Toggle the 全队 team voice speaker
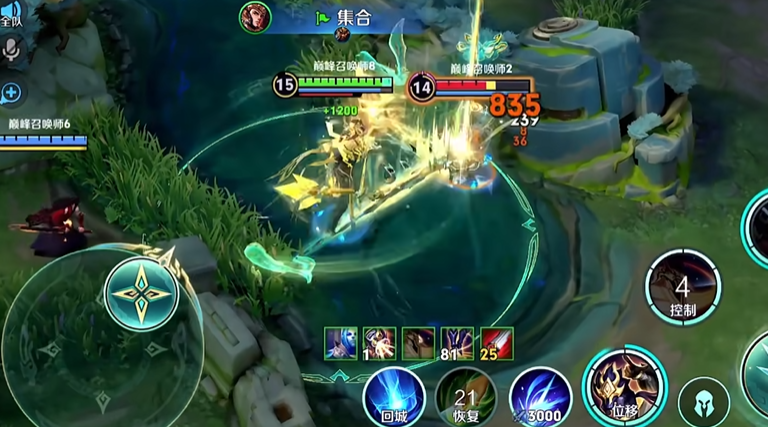Viewport: 768px width, 427px height. (x=12, y=14)
